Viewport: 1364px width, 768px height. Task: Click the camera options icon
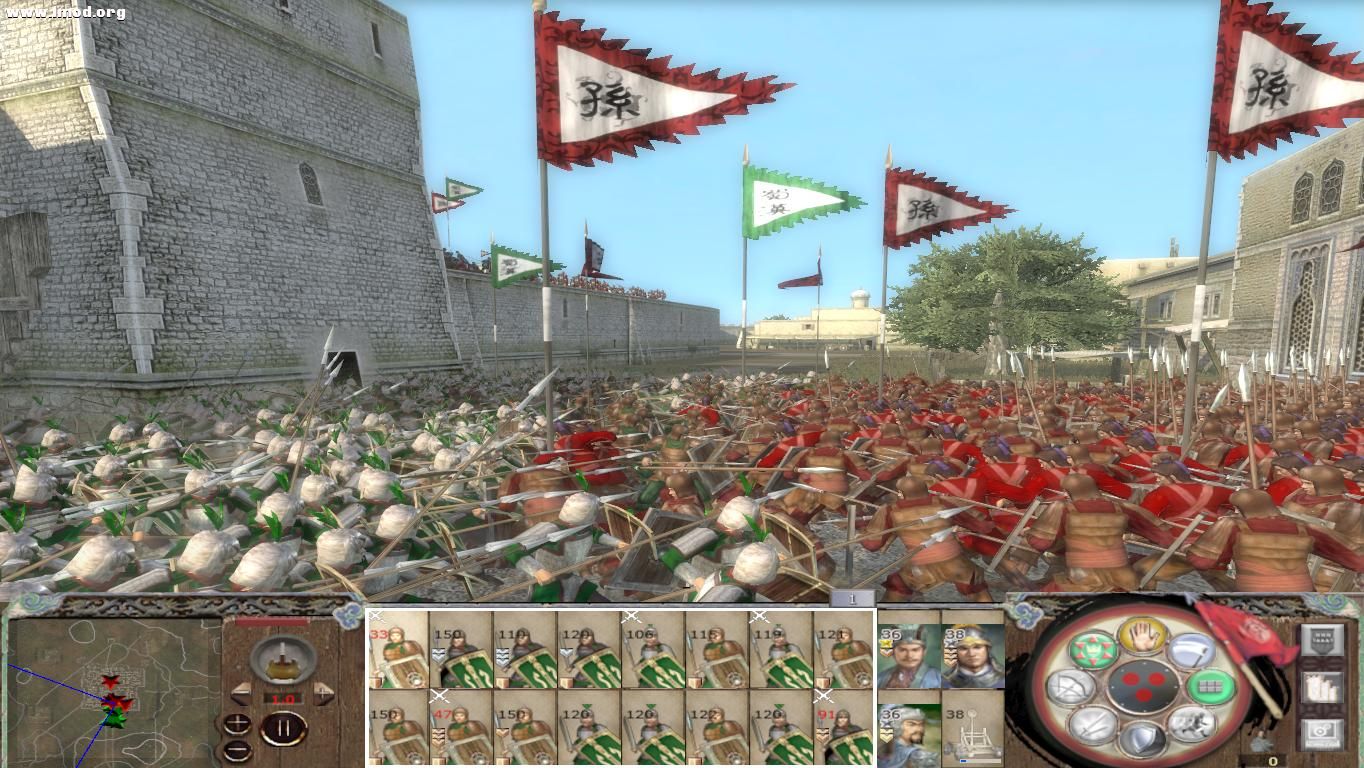(x=1322, y=731)
